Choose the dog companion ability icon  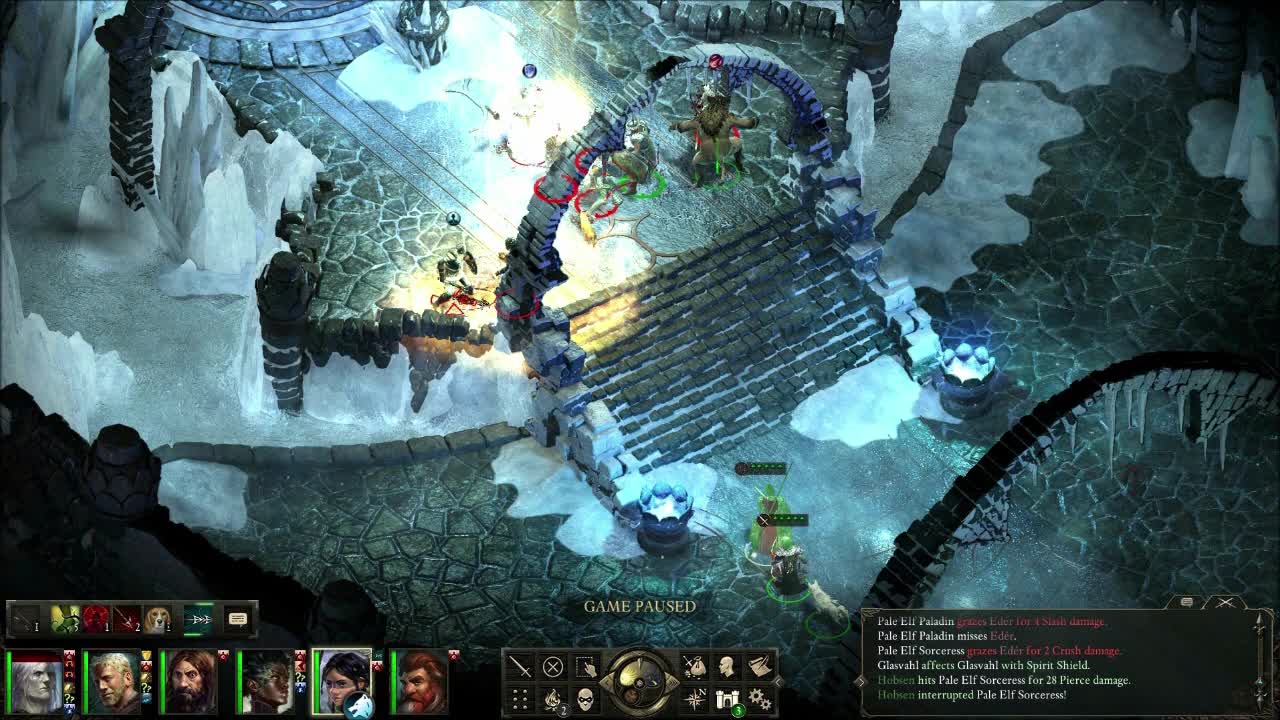click(157, 620)
